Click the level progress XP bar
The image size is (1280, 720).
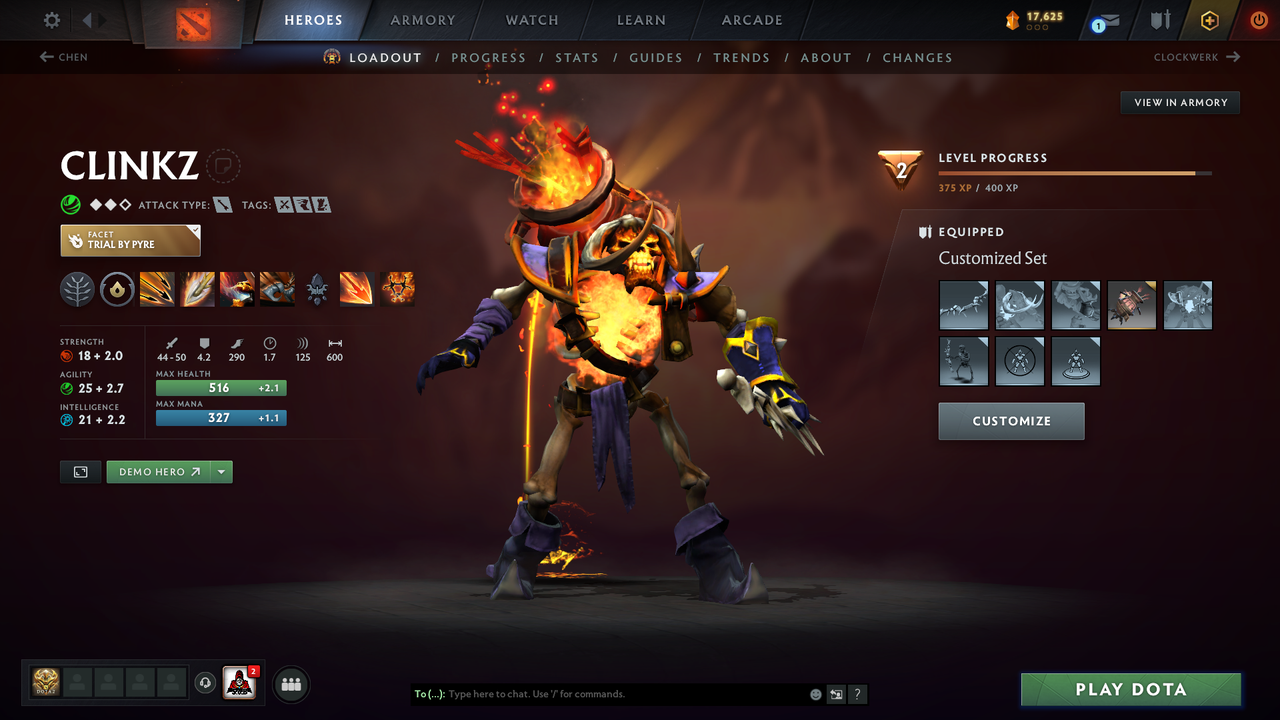(1075, 172)
